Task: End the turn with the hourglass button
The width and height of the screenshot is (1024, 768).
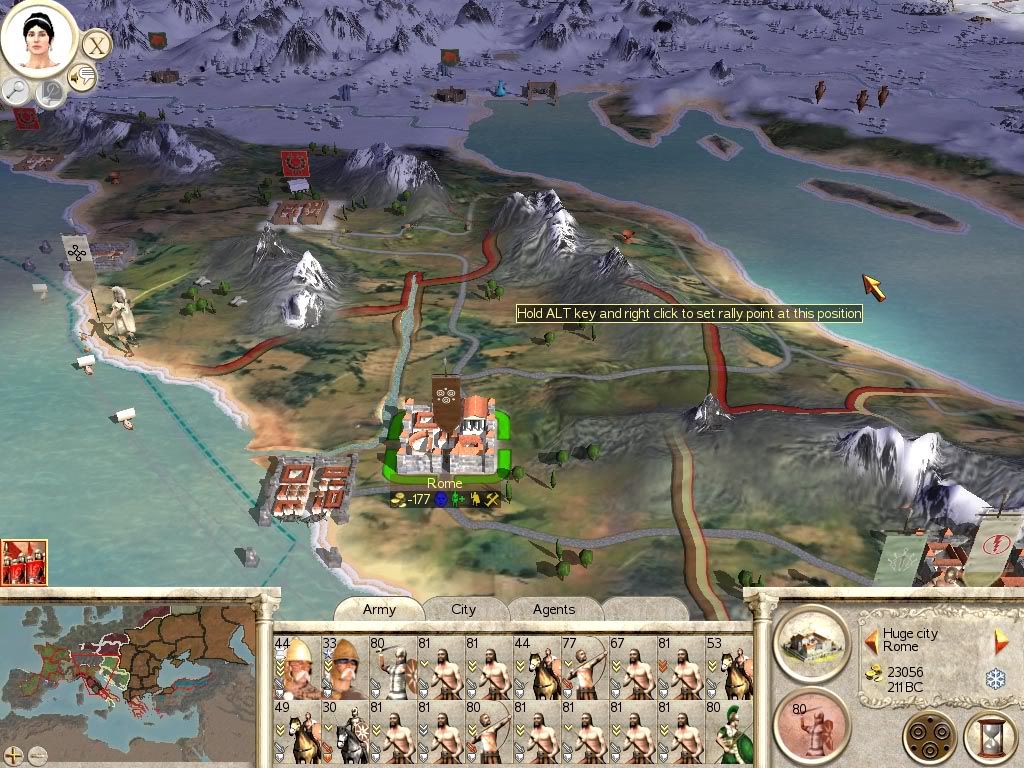Action: (989, 739)
